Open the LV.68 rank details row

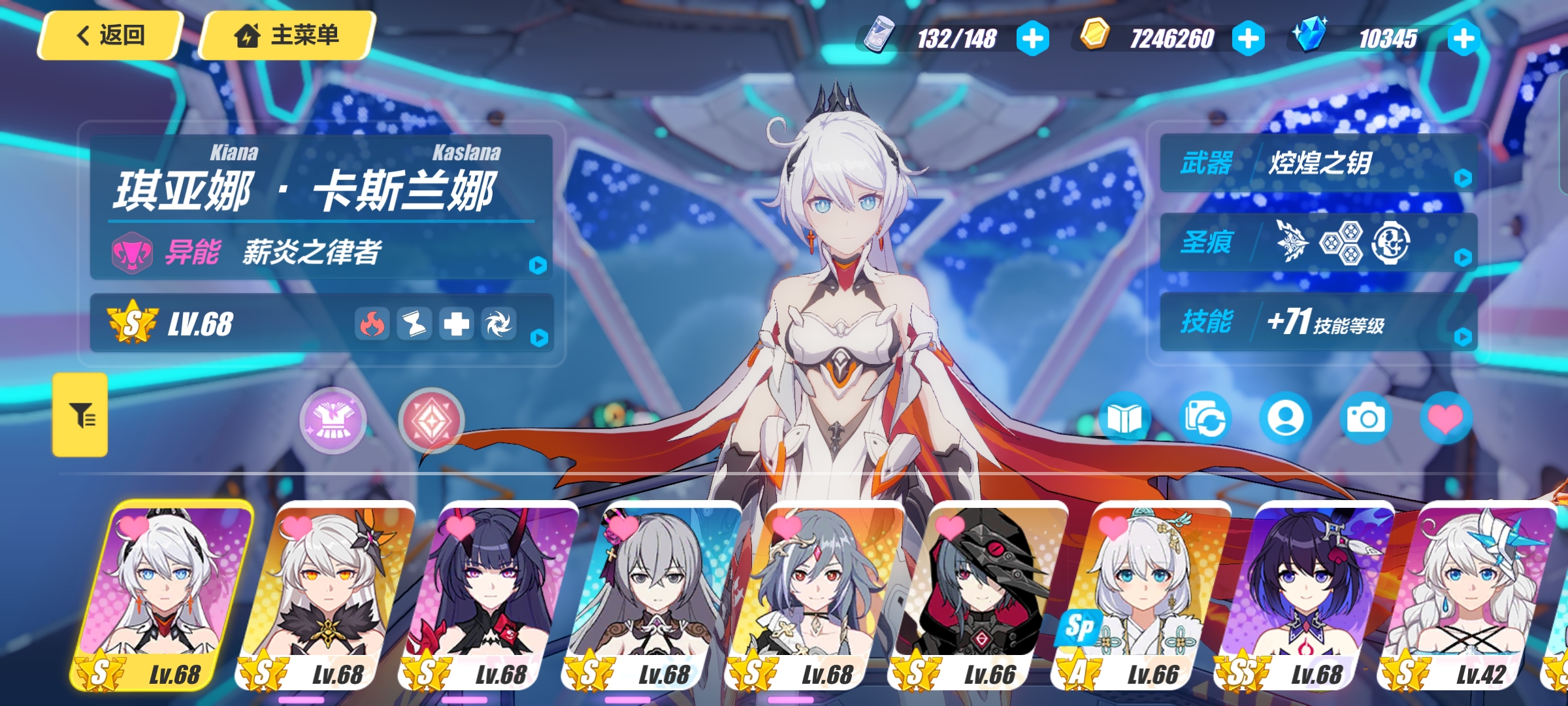[x=321, y=324]
